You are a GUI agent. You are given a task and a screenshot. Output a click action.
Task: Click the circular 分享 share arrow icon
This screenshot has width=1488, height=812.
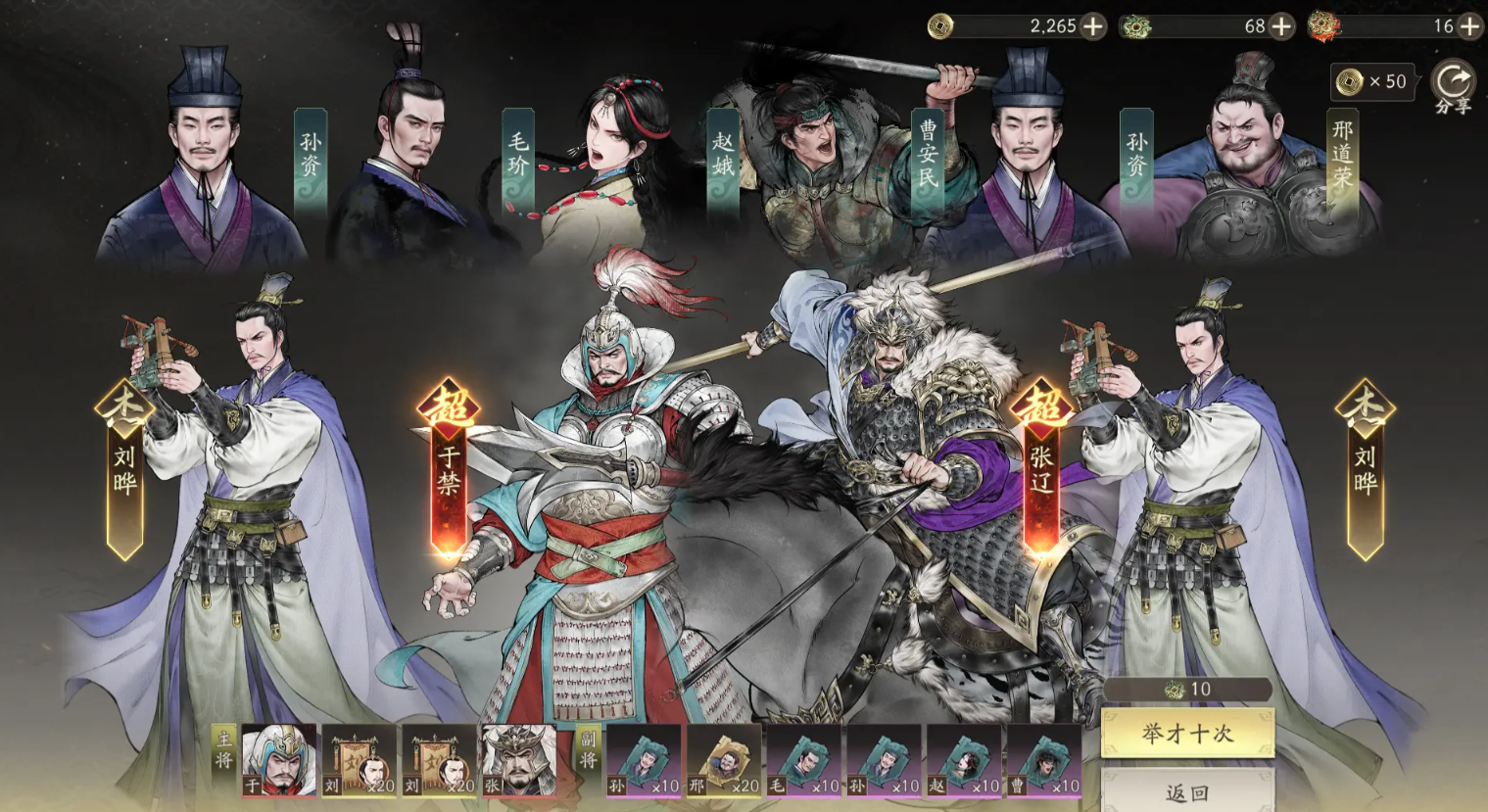point(1454,77)
